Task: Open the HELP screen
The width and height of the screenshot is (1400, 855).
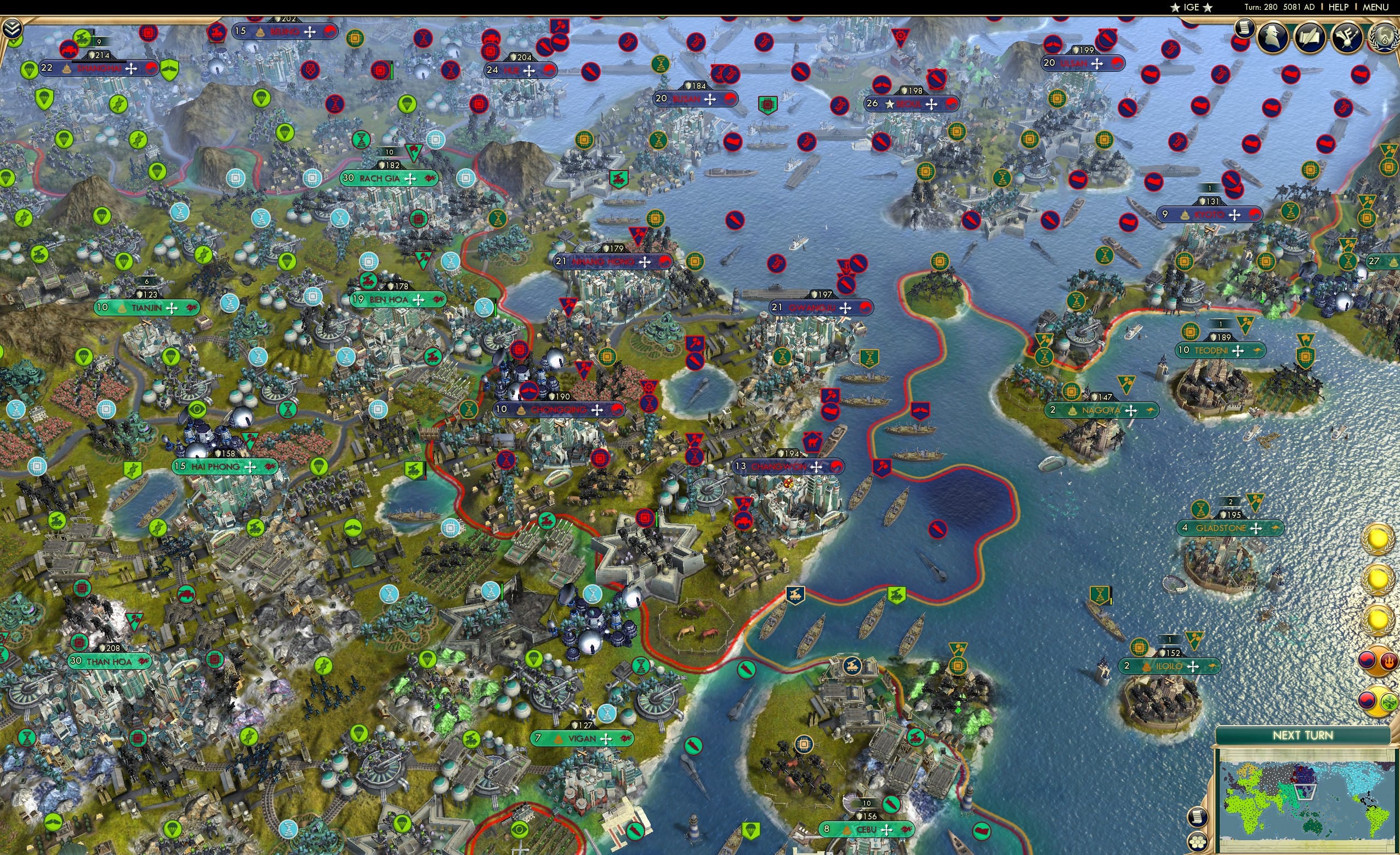Action: pos(1339,7)
